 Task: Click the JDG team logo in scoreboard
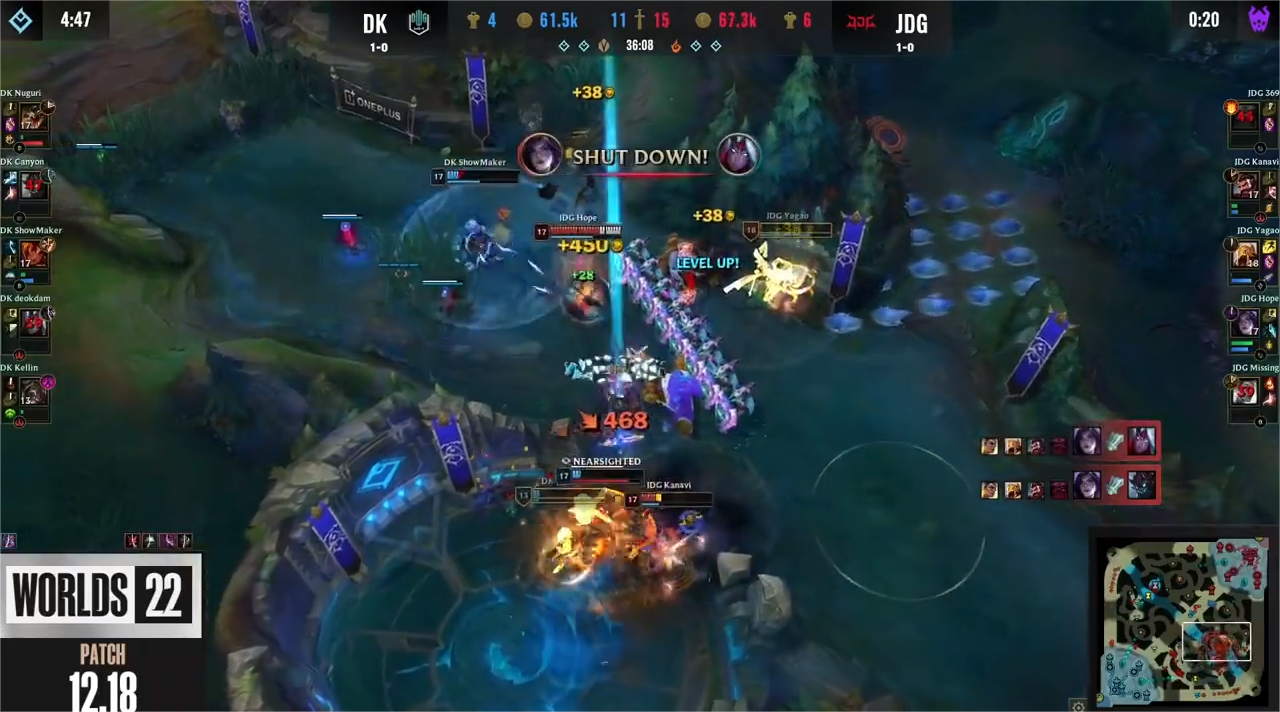(x=860, y=22)
